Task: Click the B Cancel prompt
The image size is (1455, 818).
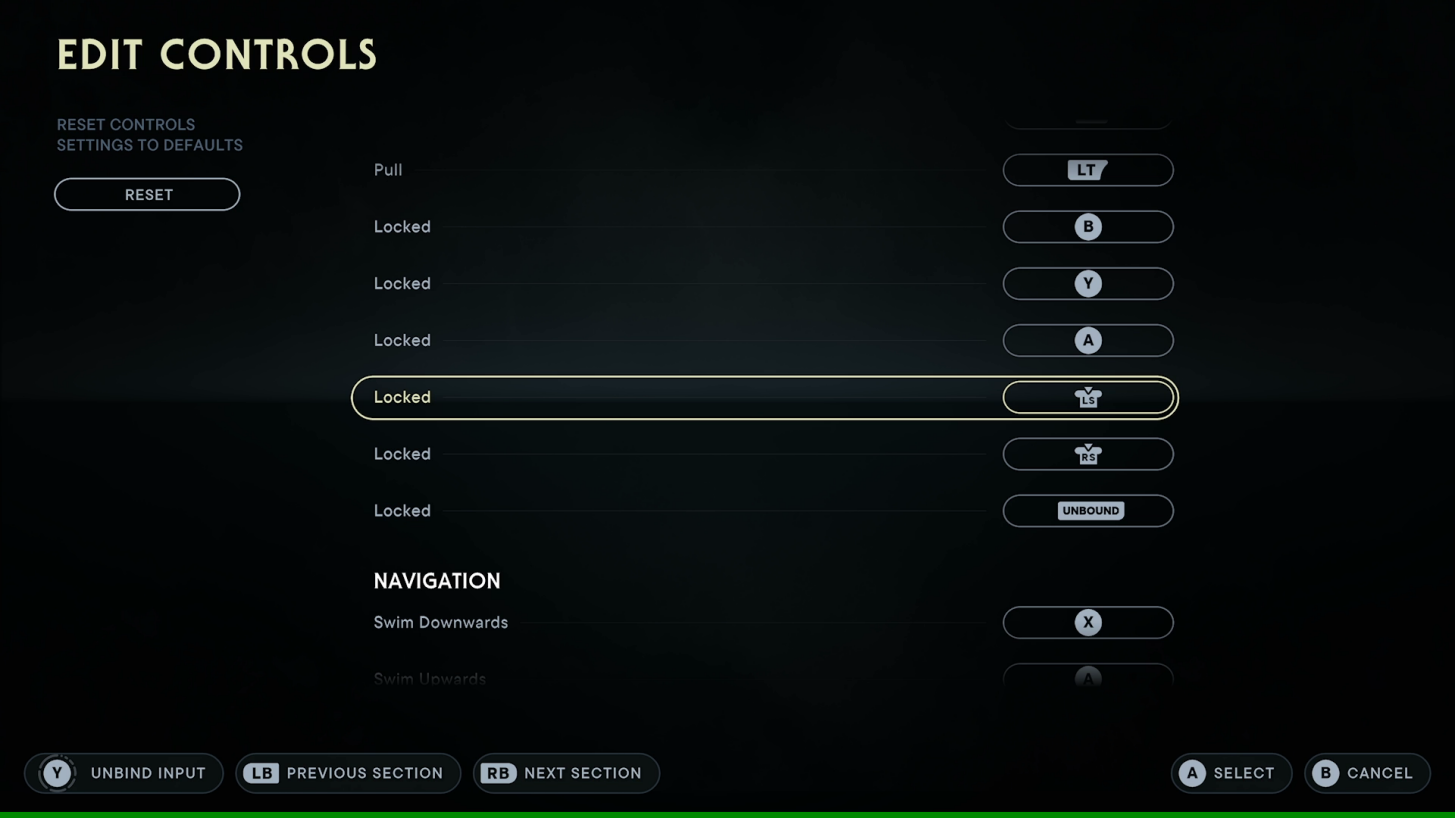Action: click(1366, 772)
